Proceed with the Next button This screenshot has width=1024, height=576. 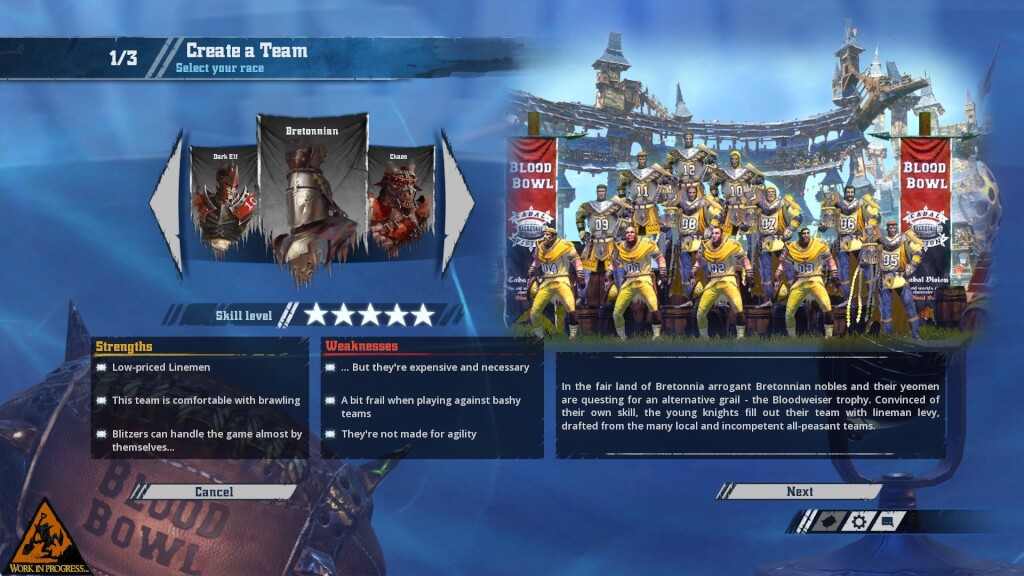[x=799, y=491]
